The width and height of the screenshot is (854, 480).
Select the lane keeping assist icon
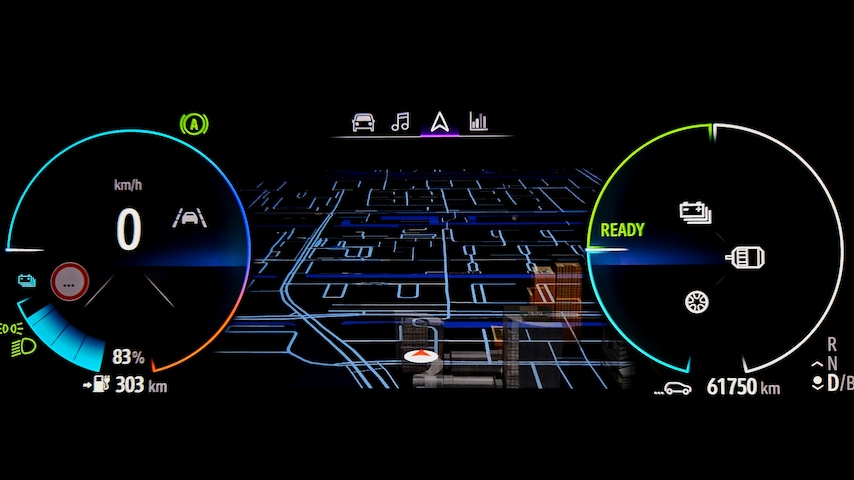185,217
